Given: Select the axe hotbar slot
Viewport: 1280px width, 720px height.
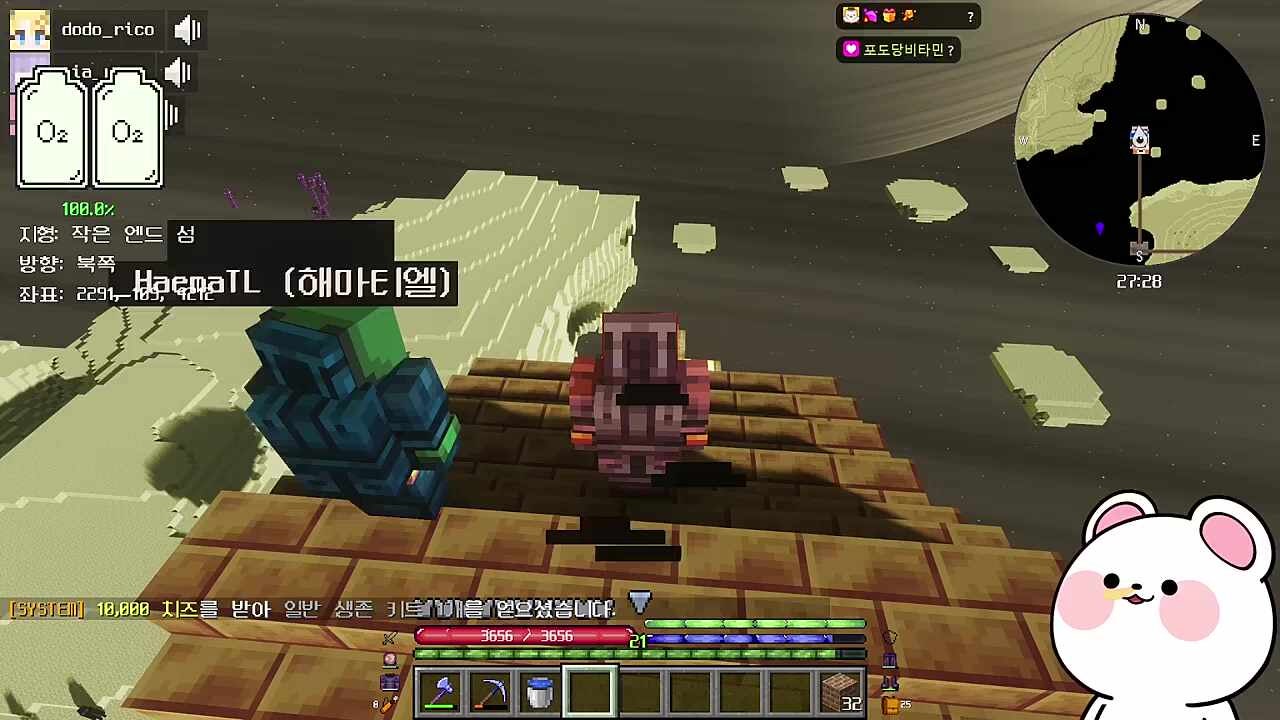Looking at the screenshot, I should (439, 691).
